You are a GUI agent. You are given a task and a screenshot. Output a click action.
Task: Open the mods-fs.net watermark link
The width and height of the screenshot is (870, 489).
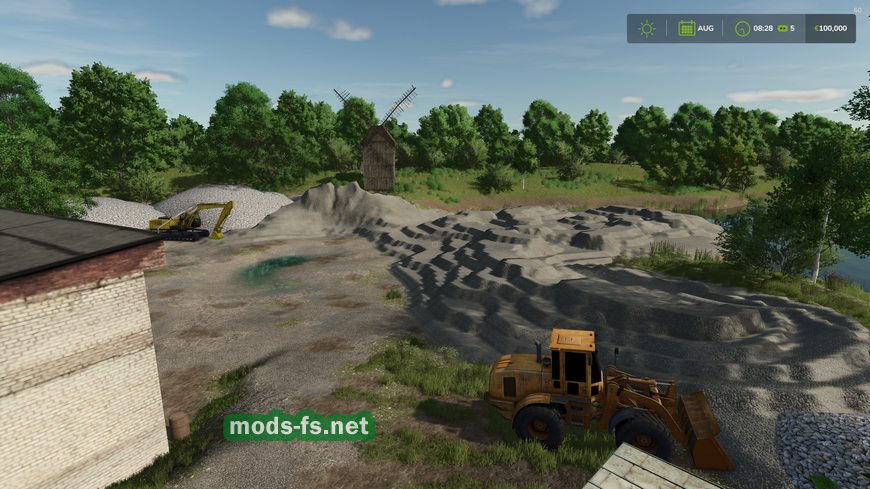point(299,427)
